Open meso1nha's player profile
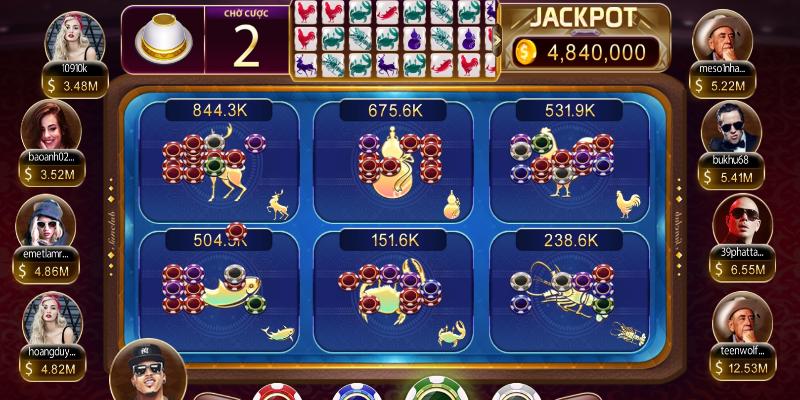 723,36
